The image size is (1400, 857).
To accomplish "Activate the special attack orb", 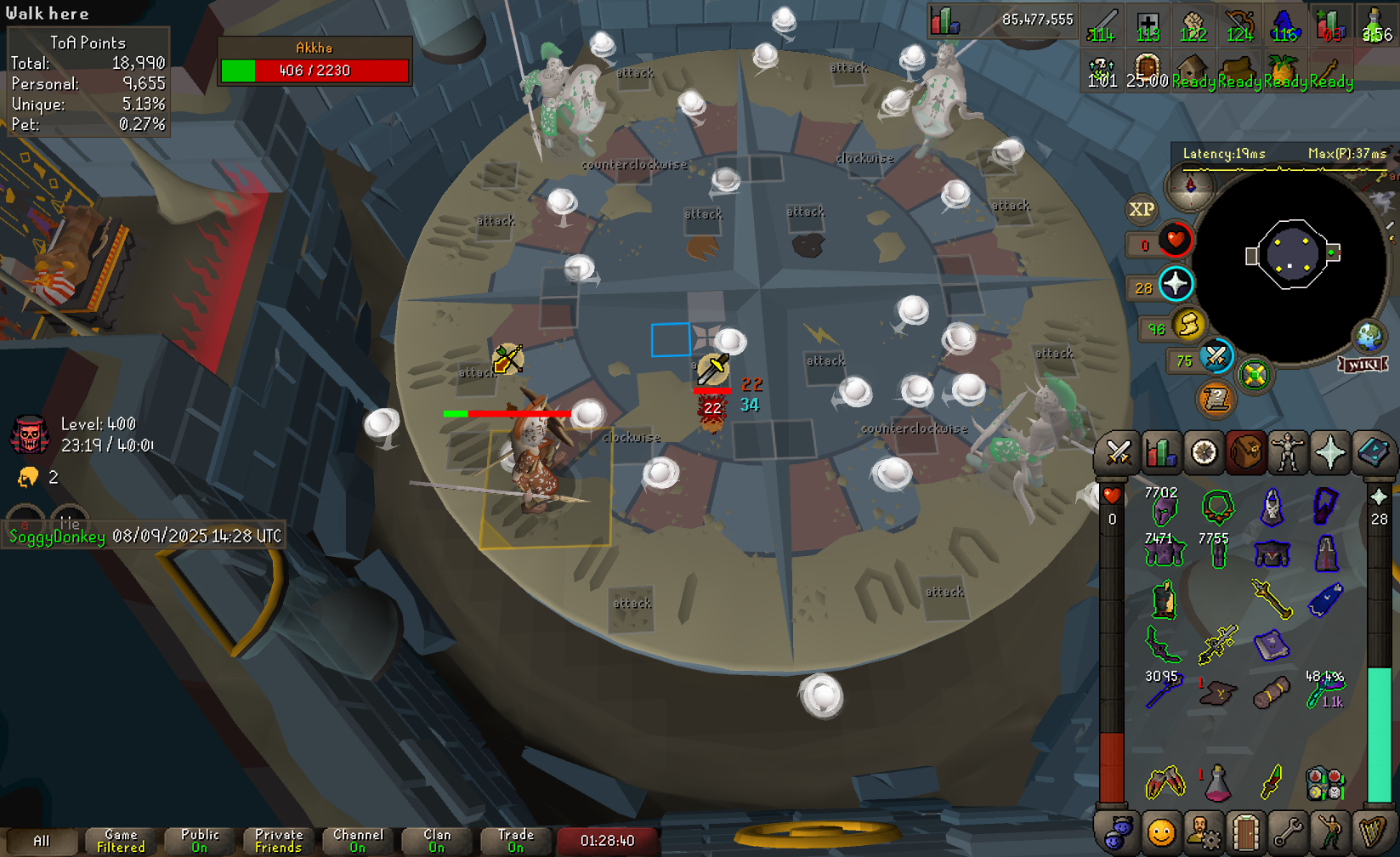I will pos(1216,356).
